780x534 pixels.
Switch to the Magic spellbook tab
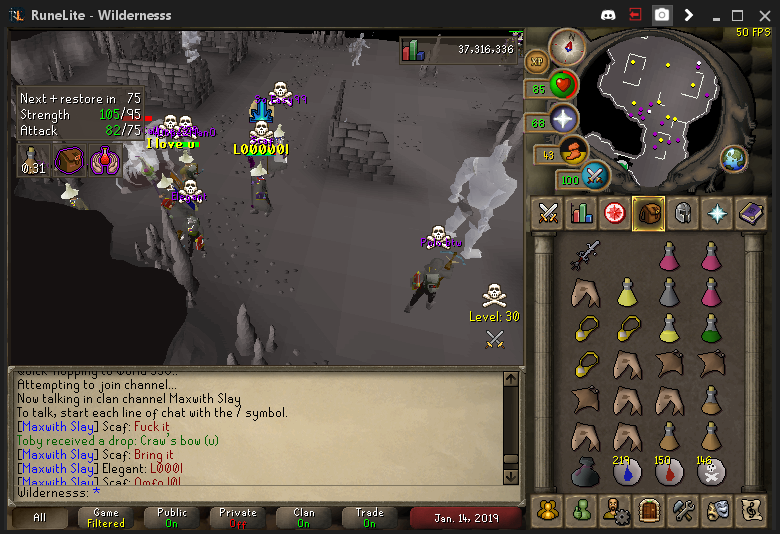point(748,212)
